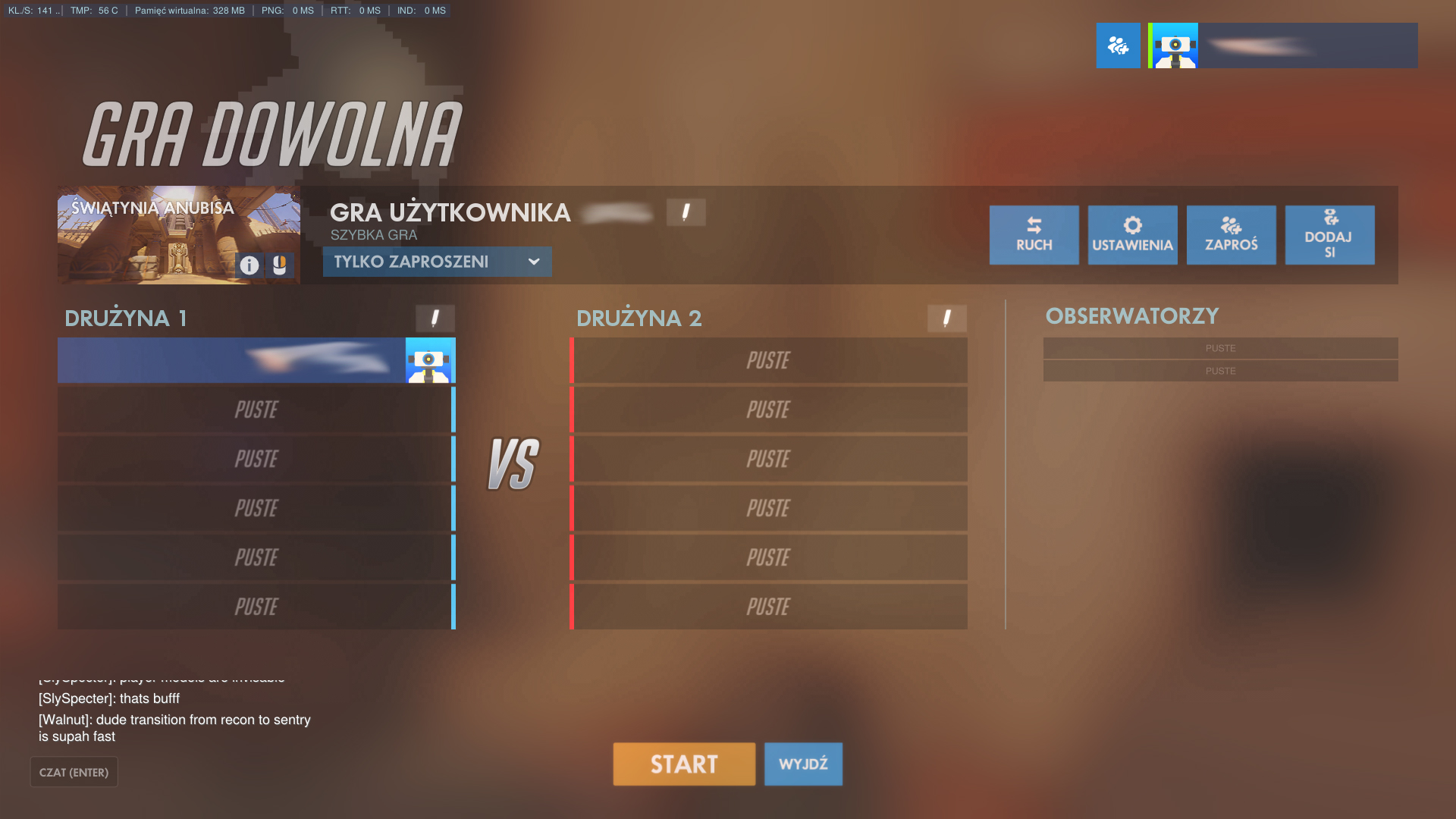Open USTAWIENIA game settings
This screenshot has height=819, width=1456.
pyautogui.click(x=1132, y=235)
